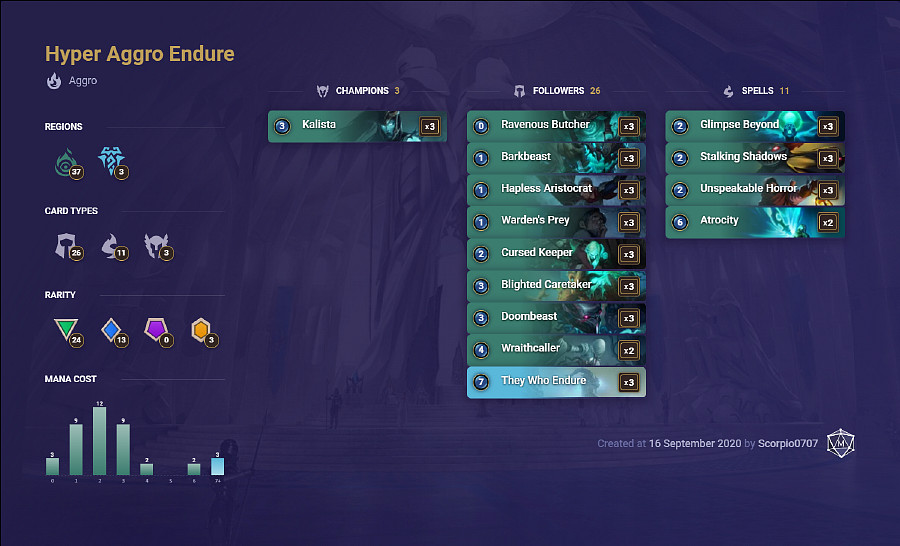Viewport: 900px width, 546px height.
Task: Pick the Cursed Keeper card row
Action: coord(555,254)
